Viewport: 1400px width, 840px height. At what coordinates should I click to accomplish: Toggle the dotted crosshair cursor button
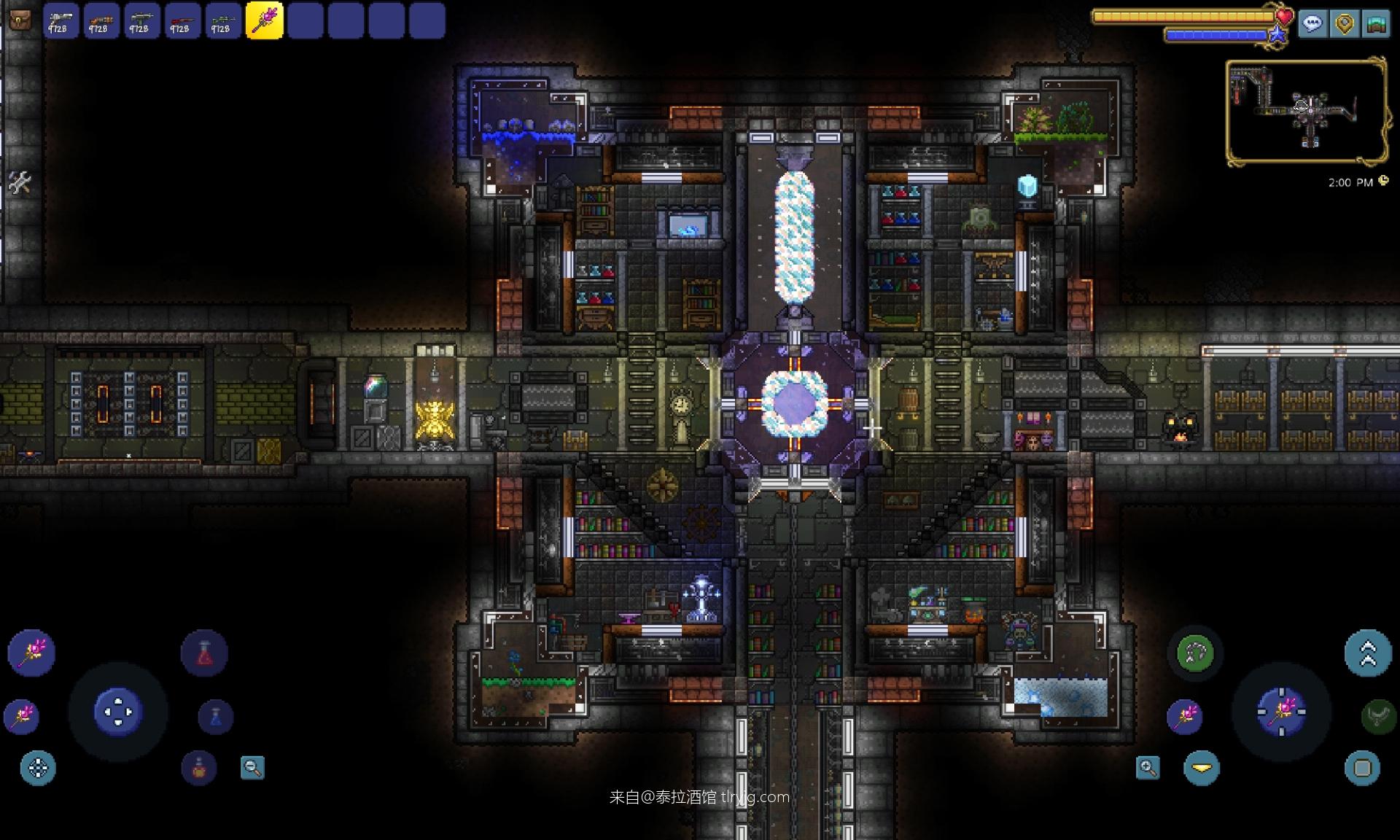[x=38, y=768]
